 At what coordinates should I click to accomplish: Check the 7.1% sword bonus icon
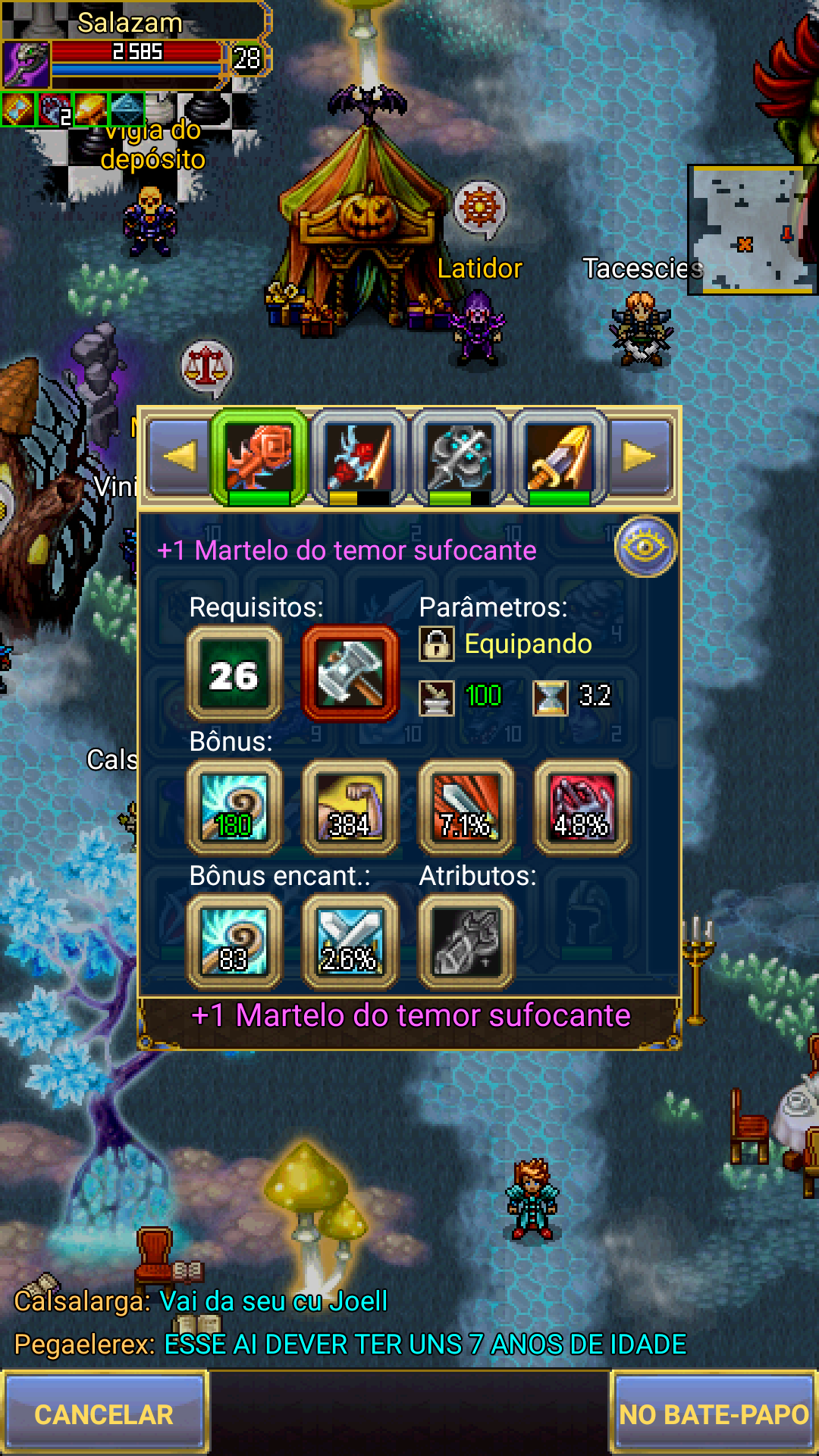pyautogui.click(x=466, y=808)
